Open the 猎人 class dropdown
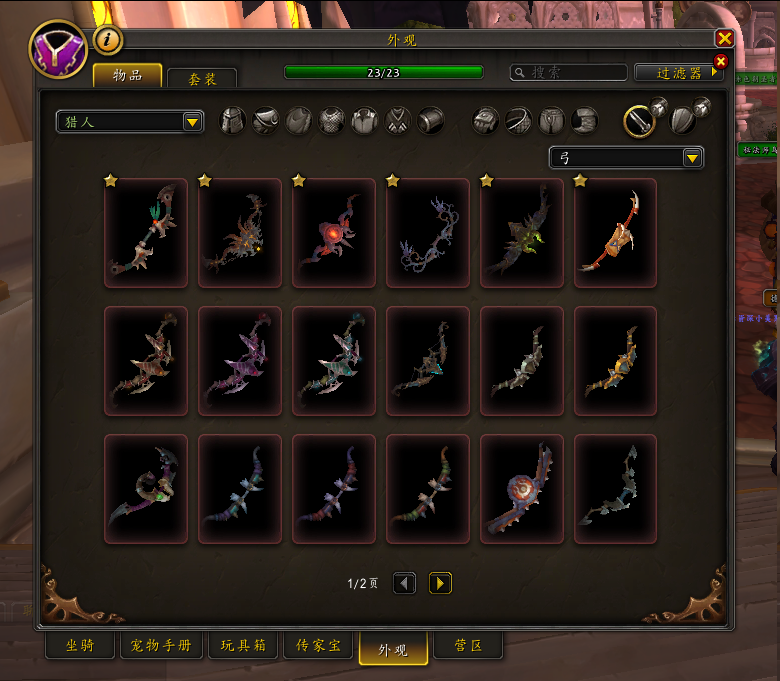 point(130,121)
